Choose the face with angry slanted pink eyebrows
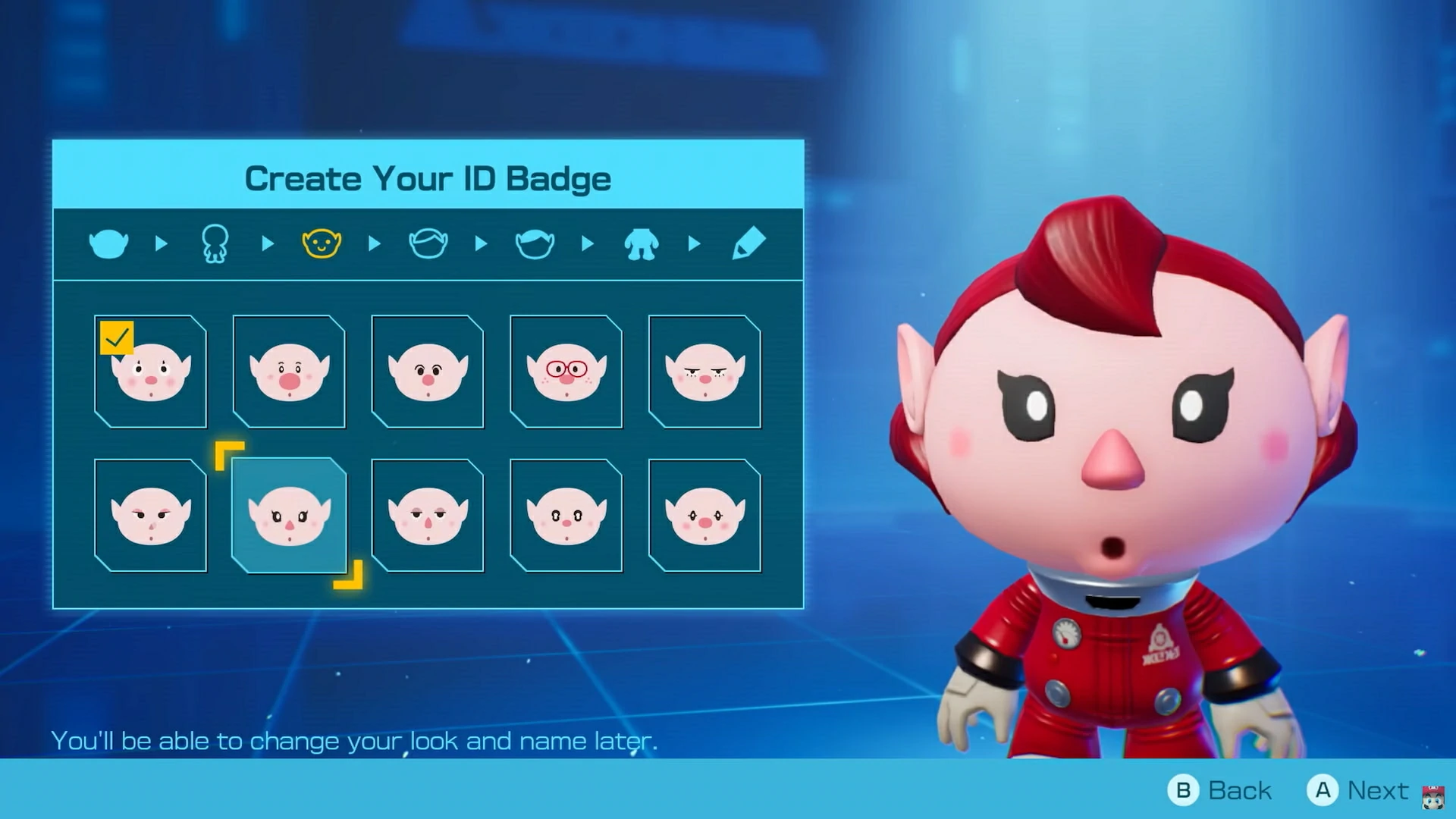Image resolution: width=1456 pixels, height=819 pixels. pyautogui.click(x=150, y=516)
